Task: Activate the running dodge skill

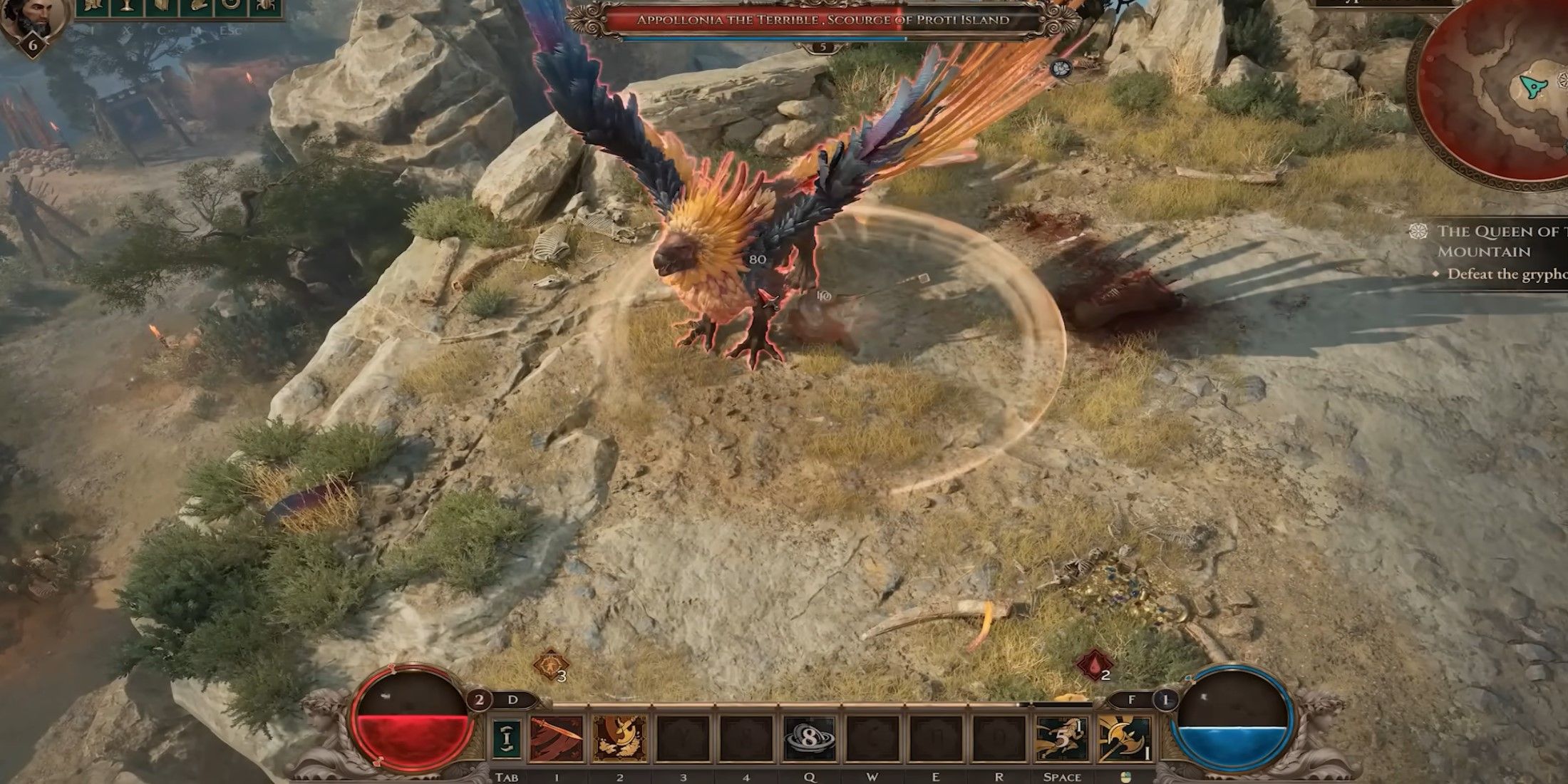Action: (1061, 739)
